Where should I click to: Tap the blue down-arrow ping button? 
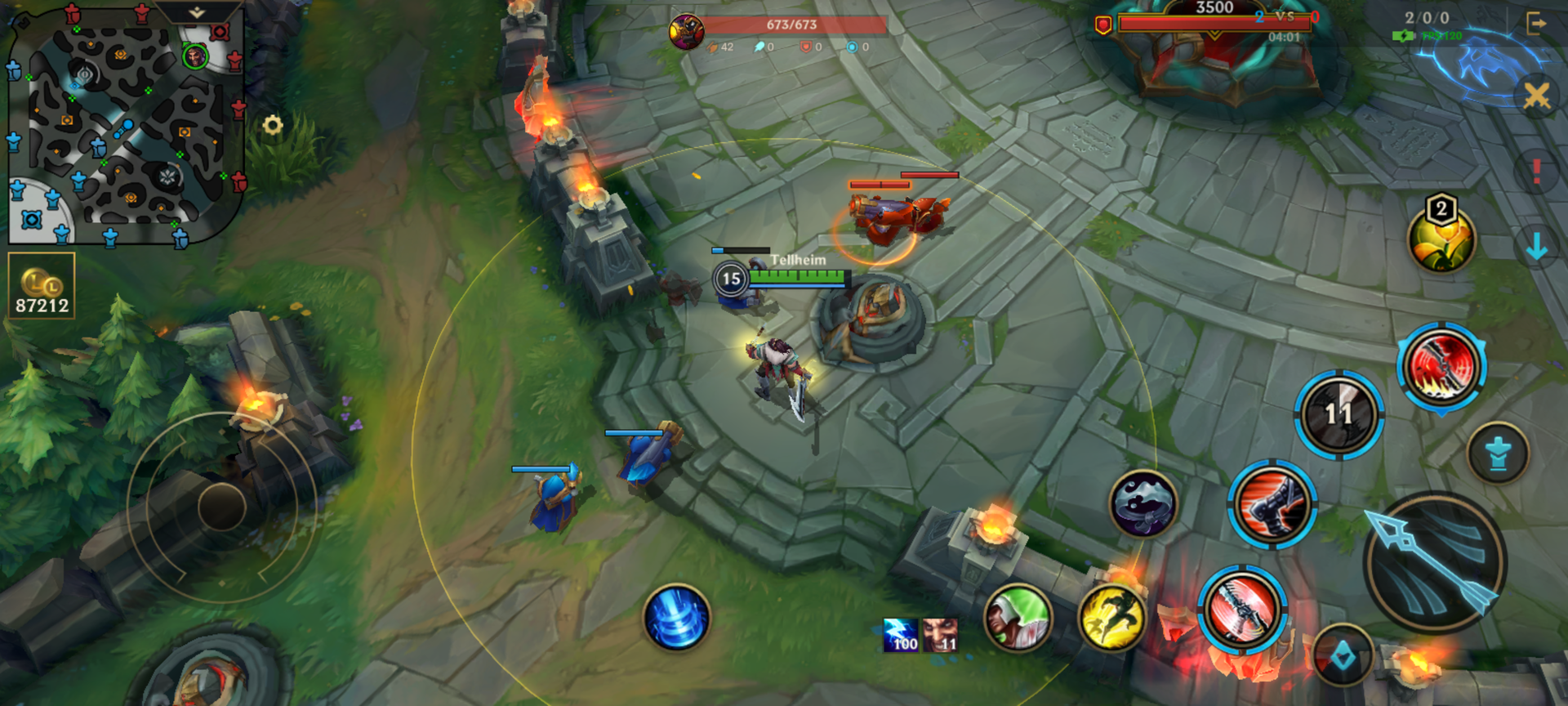pos(1536,245)
